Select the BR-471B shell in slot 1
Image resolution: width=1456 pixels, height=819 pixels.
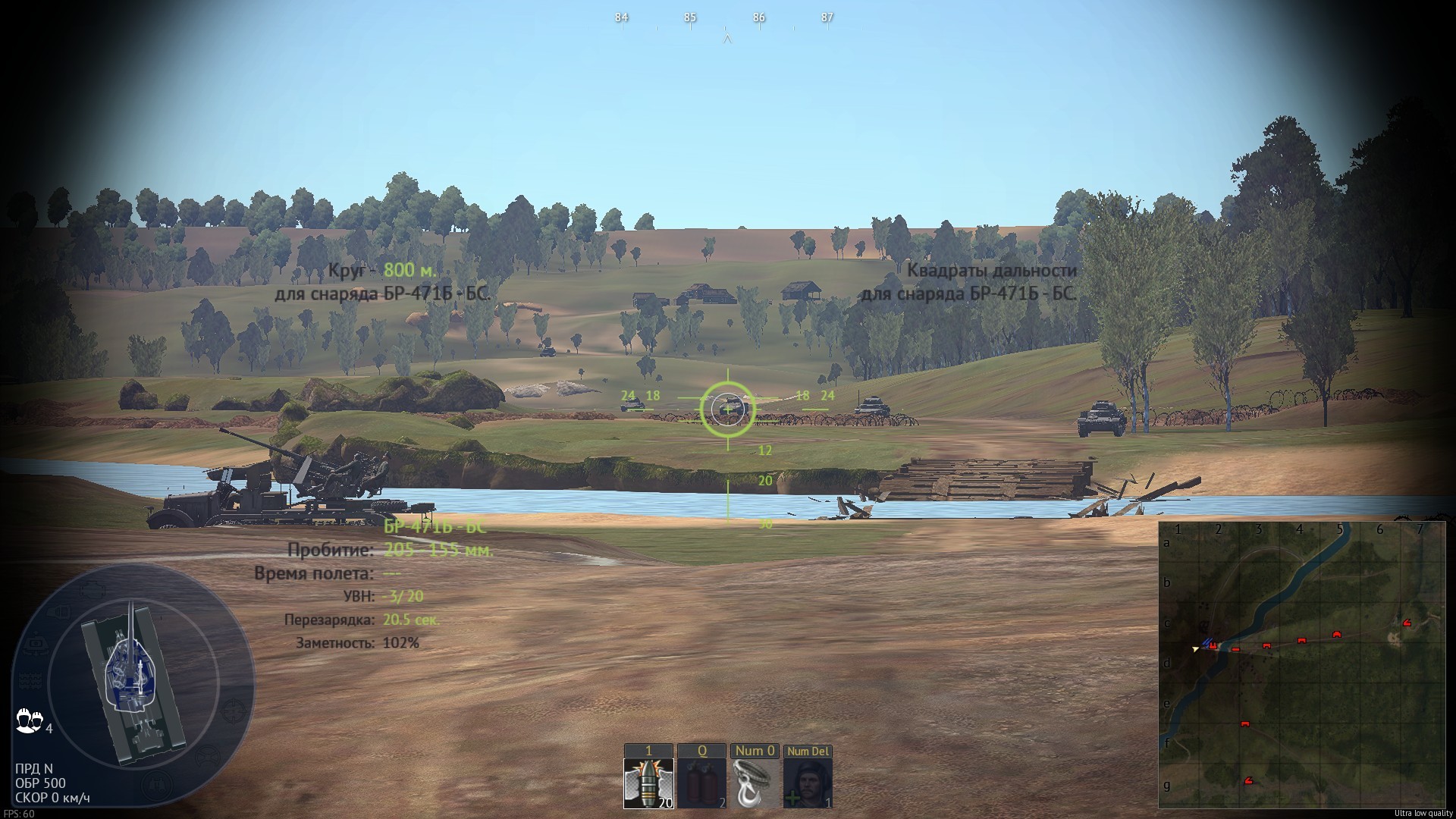pos(648,783)
